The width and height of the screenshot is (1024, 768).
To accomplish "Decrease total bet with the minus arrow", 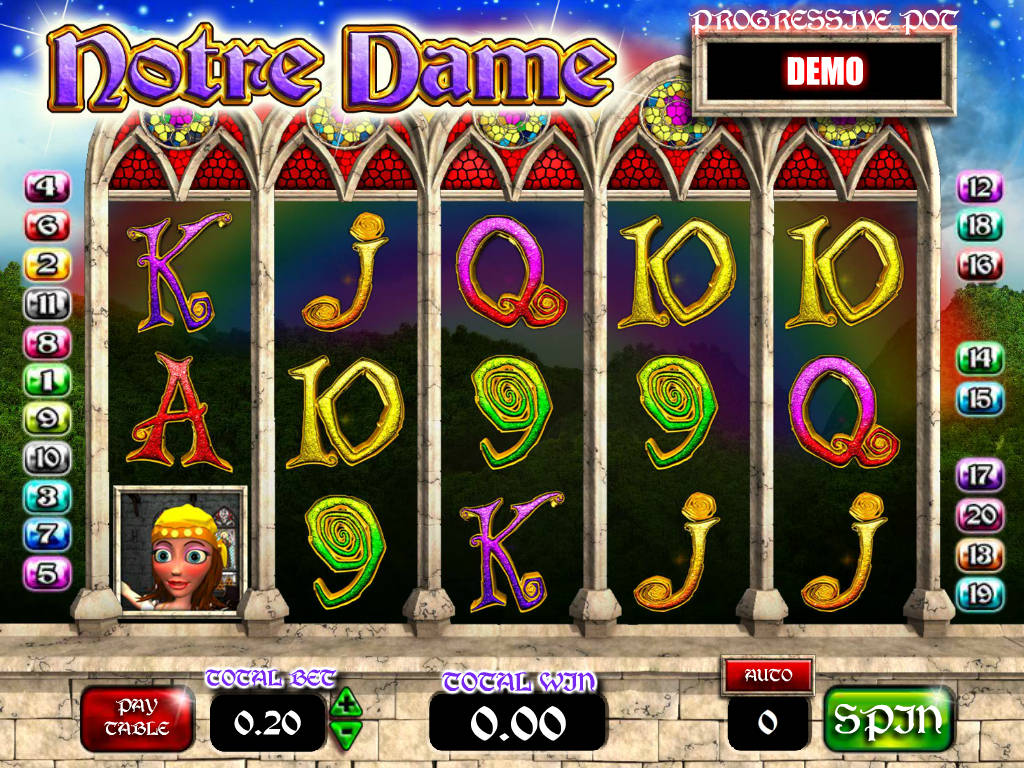I will coord(346,735).
